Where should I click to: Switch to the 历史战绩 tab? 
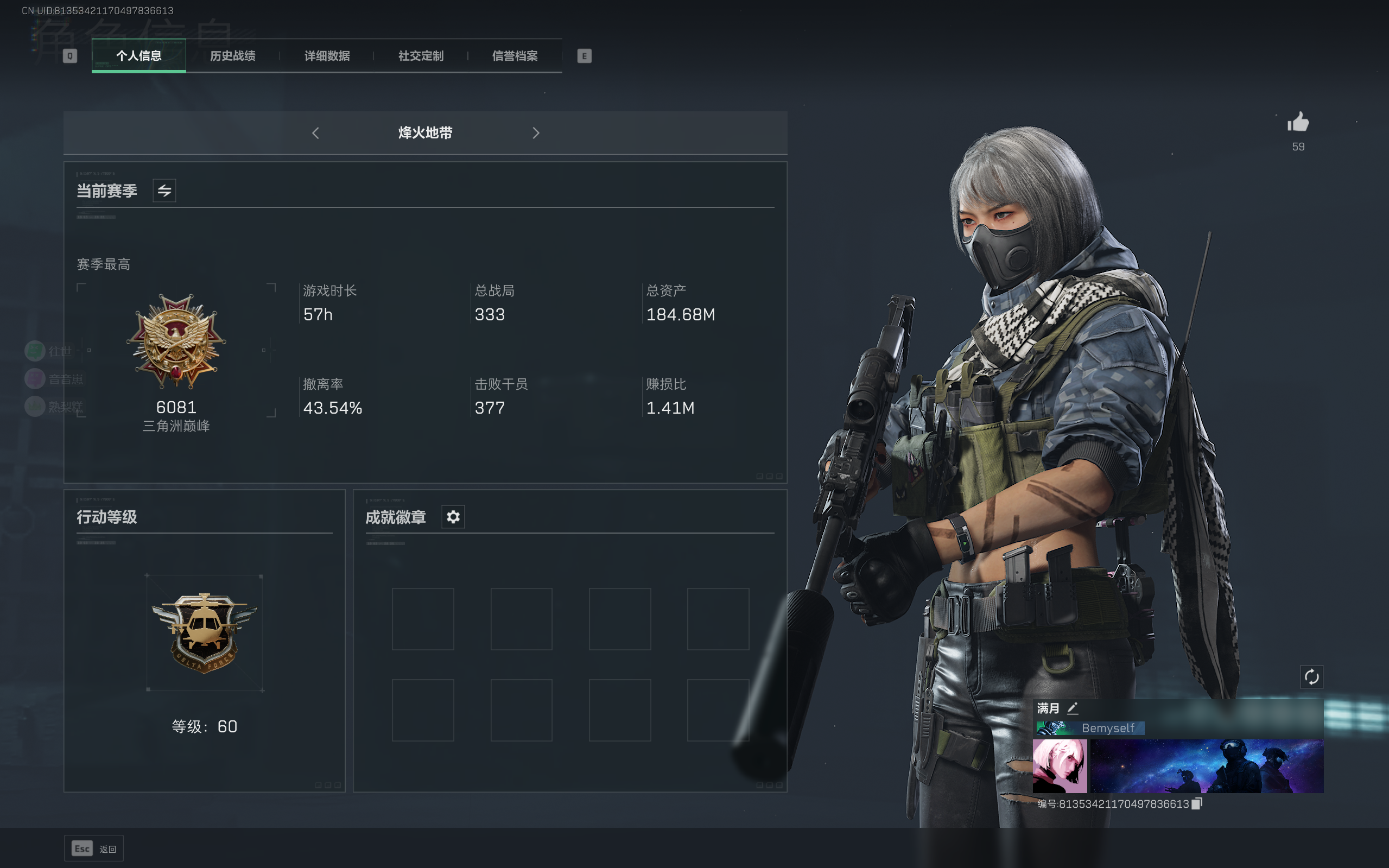232,56
